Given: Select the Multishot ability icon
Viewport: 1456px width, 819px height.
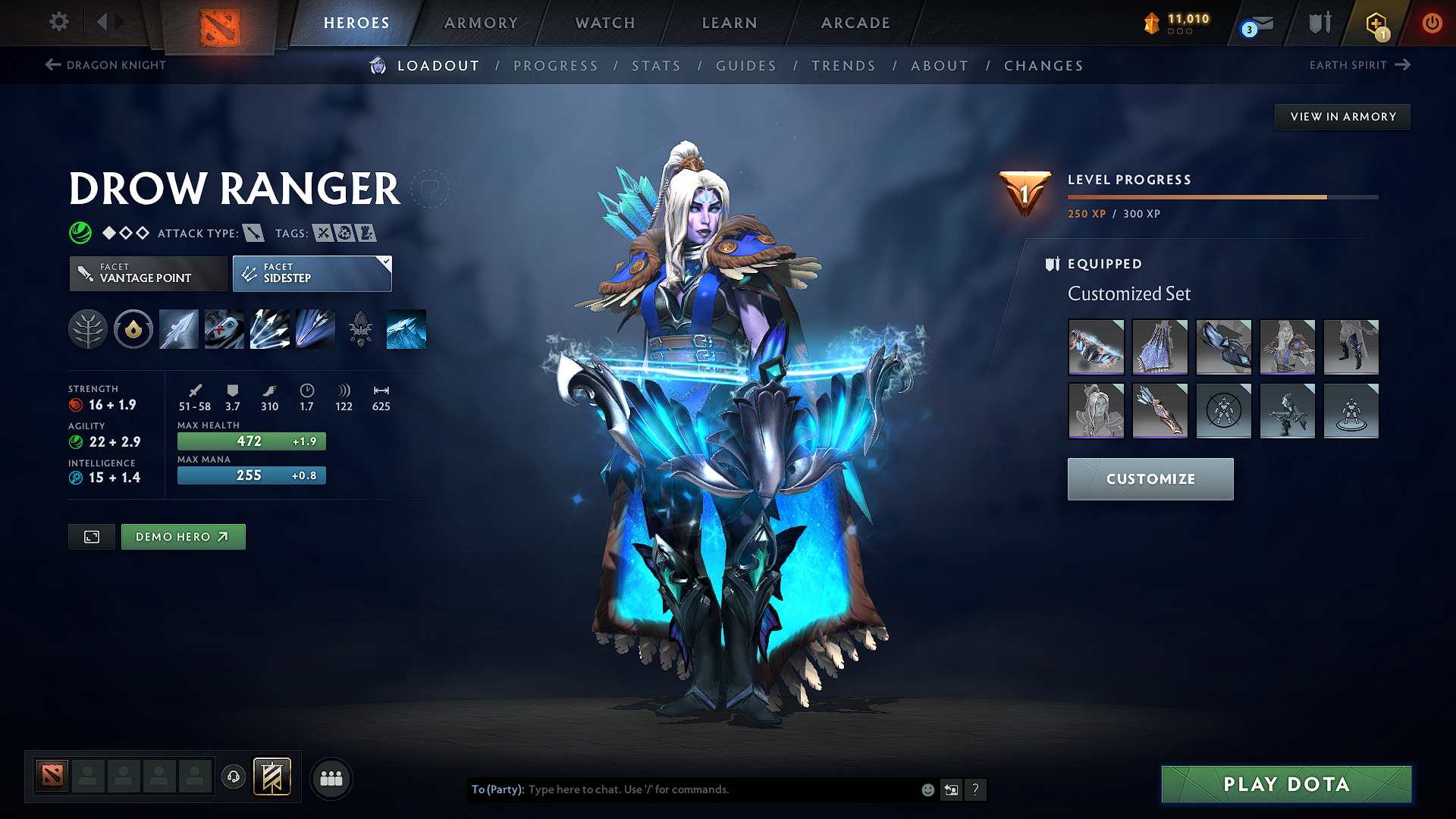Looking at the screenshot, I should tap(269, 329).
